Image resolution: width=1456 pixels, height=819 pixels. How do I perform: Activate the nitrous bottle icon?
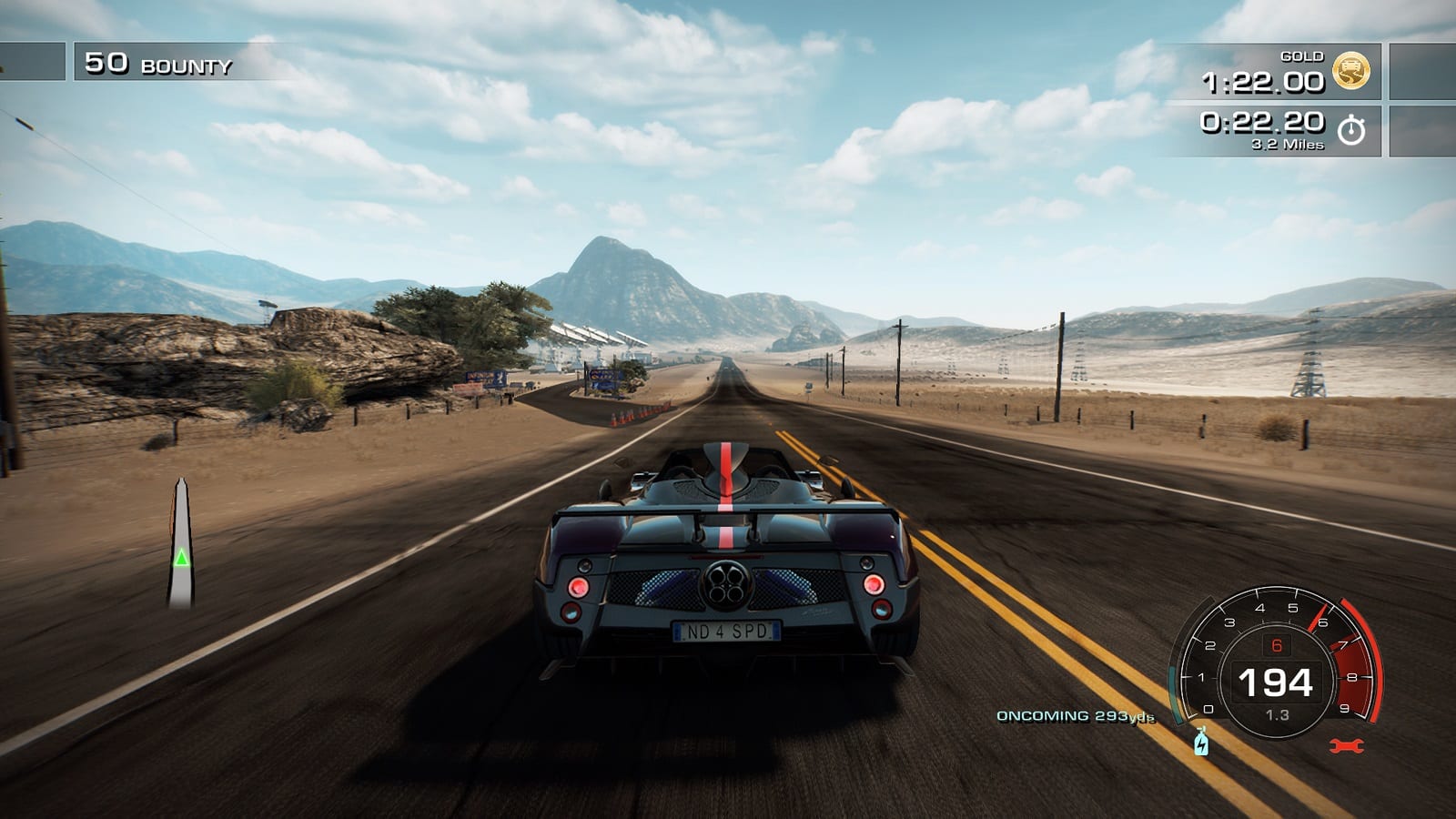tap(1201, 742)
